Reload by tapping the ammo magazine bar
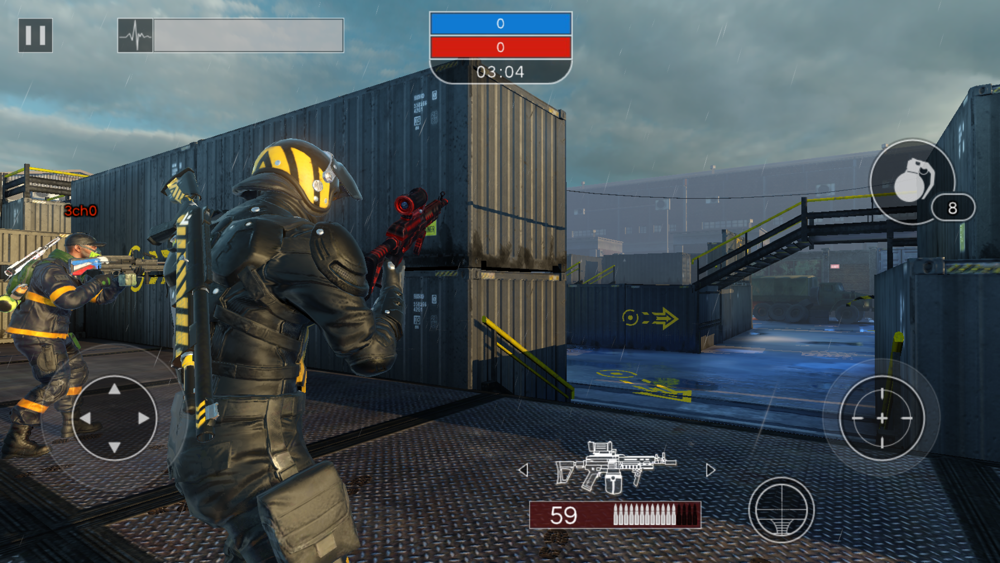 615,515
